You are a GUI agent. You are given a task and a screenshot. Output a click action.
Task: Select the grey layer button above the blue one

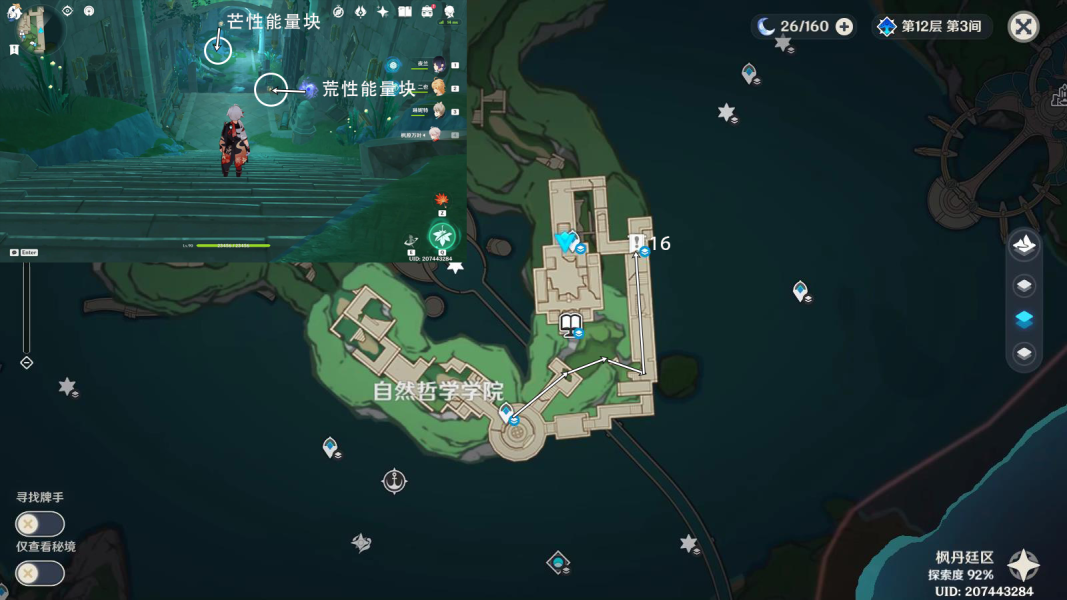point(1024,286)
